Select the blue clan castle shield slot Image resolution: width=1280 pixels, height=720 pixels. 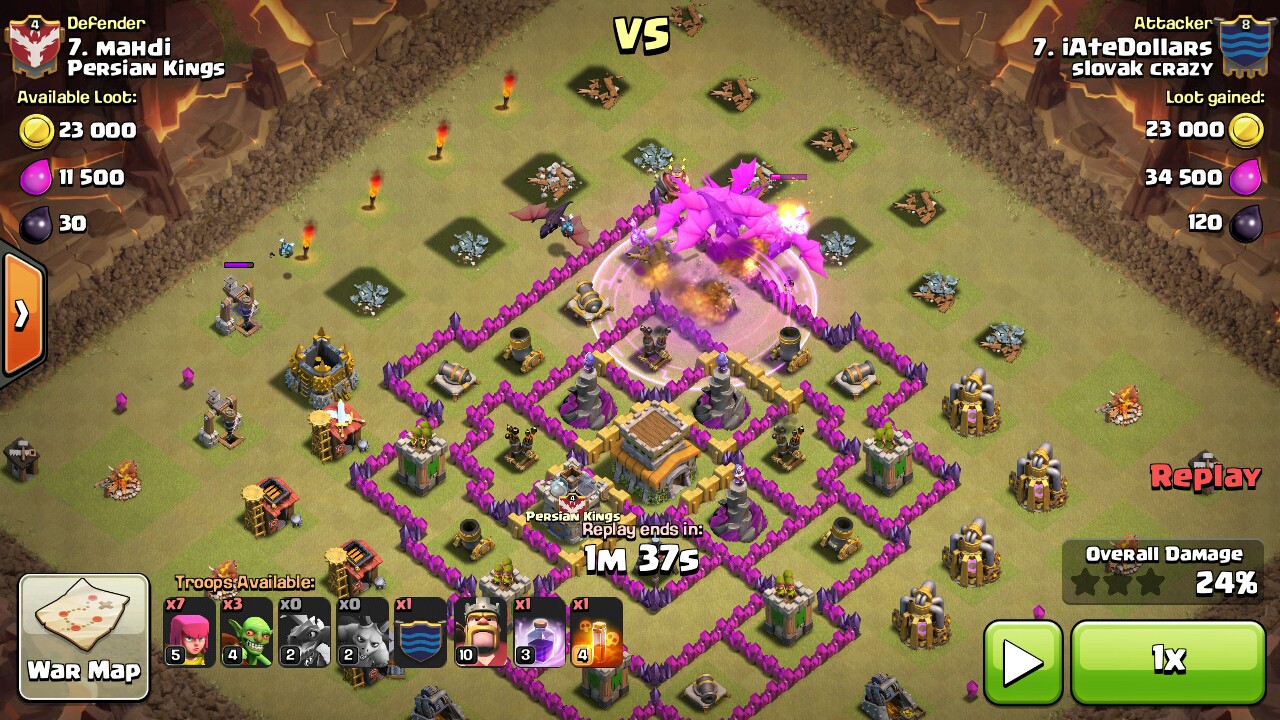click(420, 632)
